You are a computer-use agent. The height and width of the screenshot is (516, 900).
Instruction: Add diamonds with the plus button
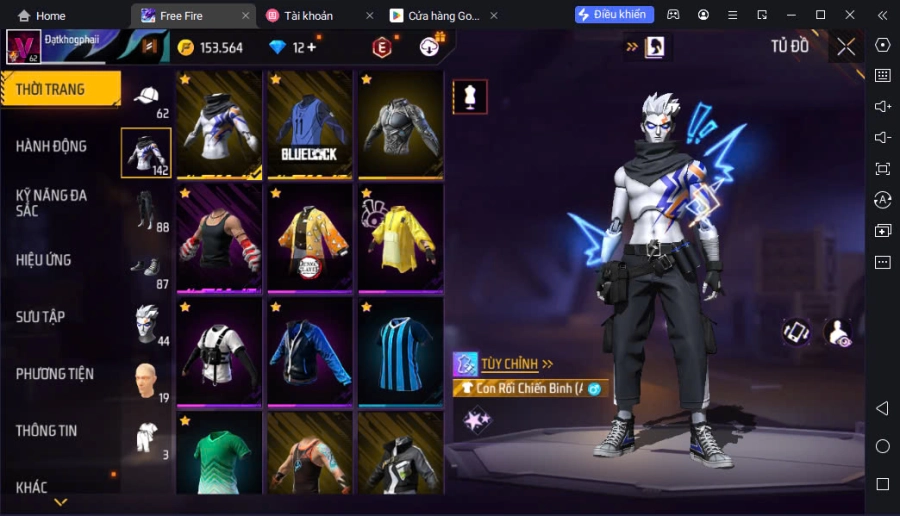(x=312, y=47)
